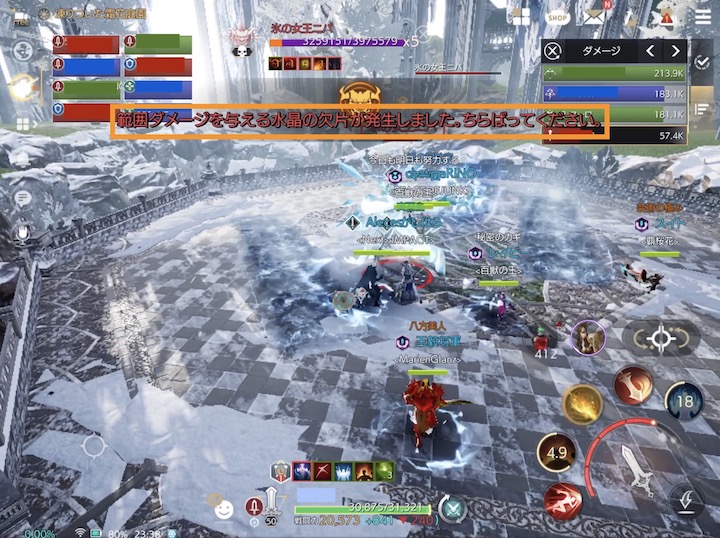
Task: Activate the golden flame skill
Action: (x=582, y=405)
